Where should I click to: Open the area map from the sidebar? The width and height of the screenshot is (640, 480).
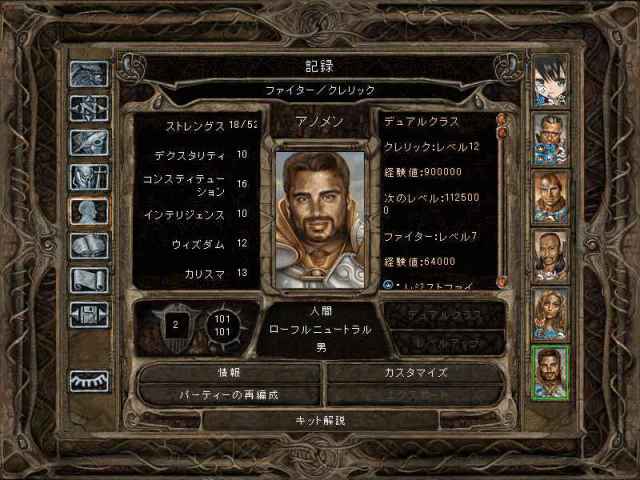pos(88,108)
